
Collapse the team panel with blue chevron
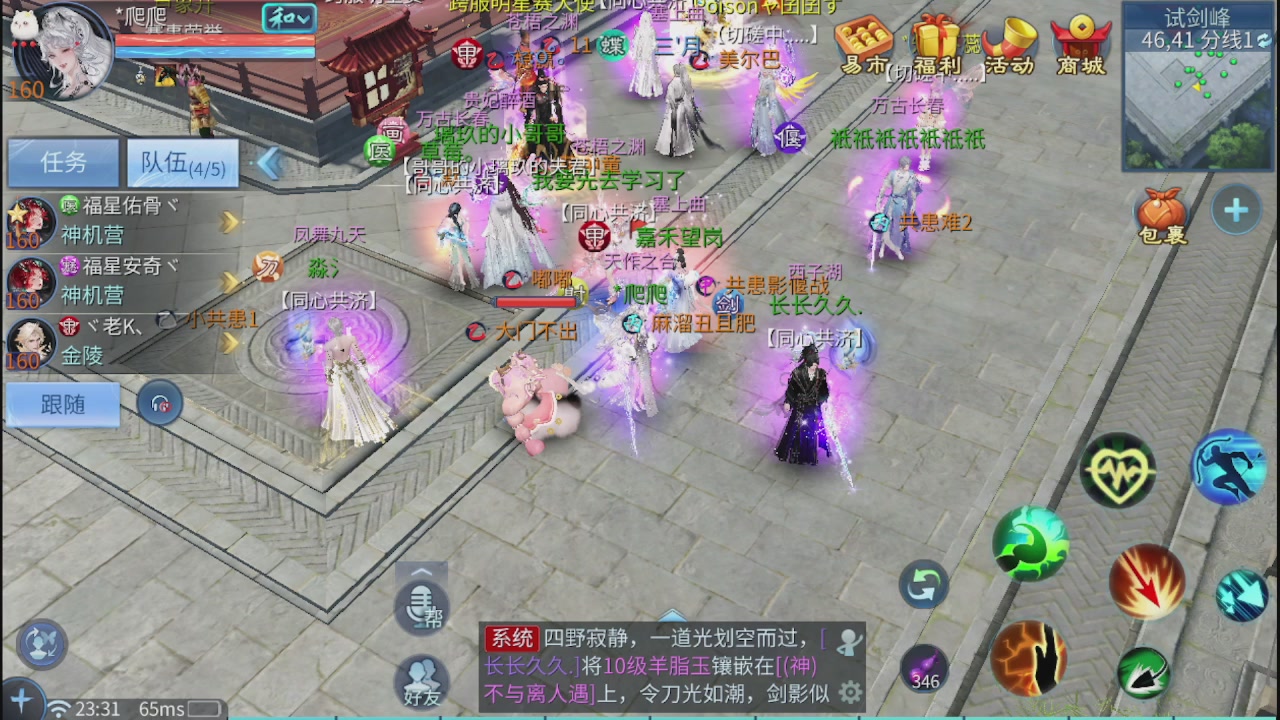click(268, 163)
